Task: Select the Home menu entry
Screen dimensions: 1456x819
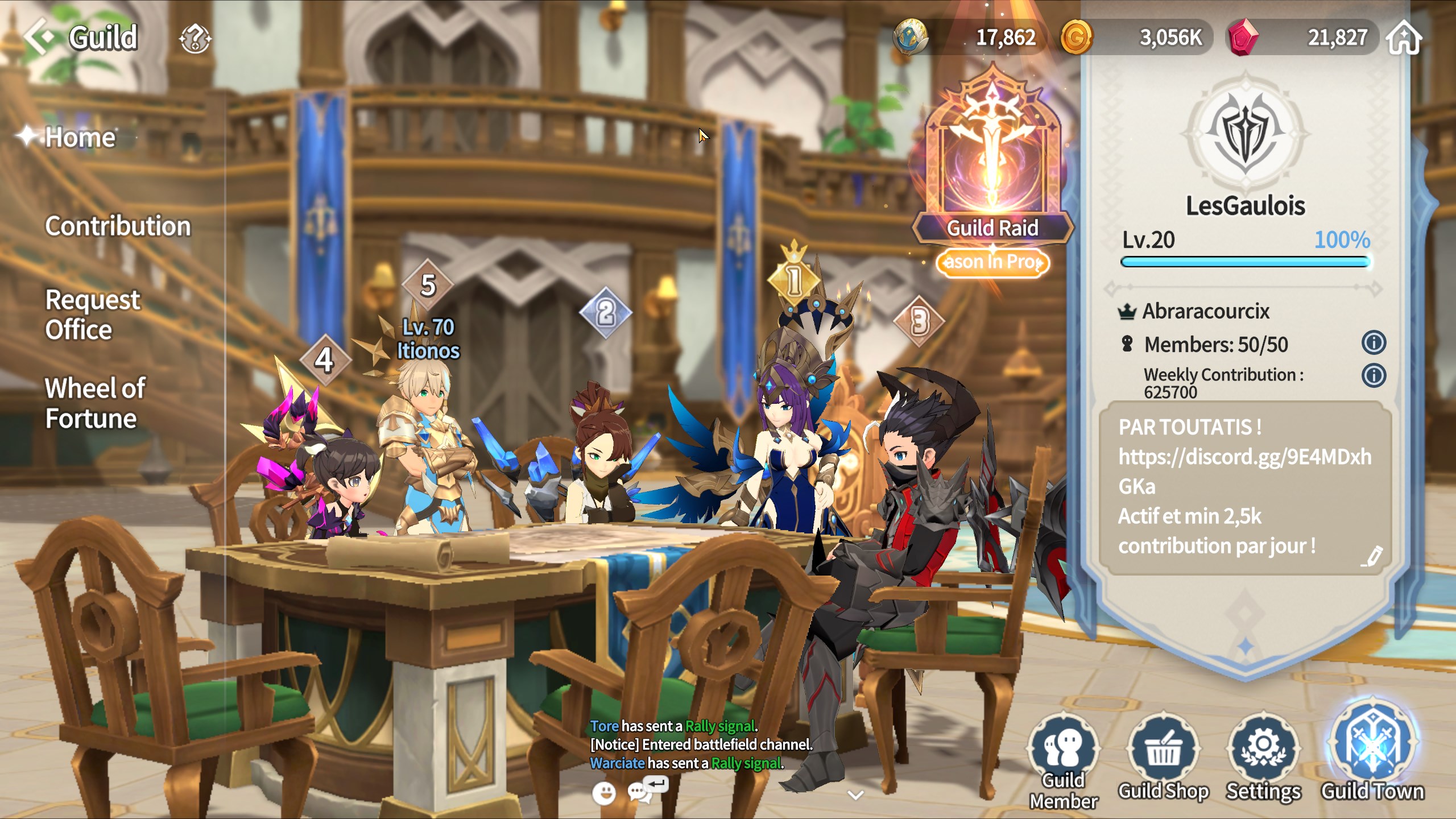Action: 80,138
